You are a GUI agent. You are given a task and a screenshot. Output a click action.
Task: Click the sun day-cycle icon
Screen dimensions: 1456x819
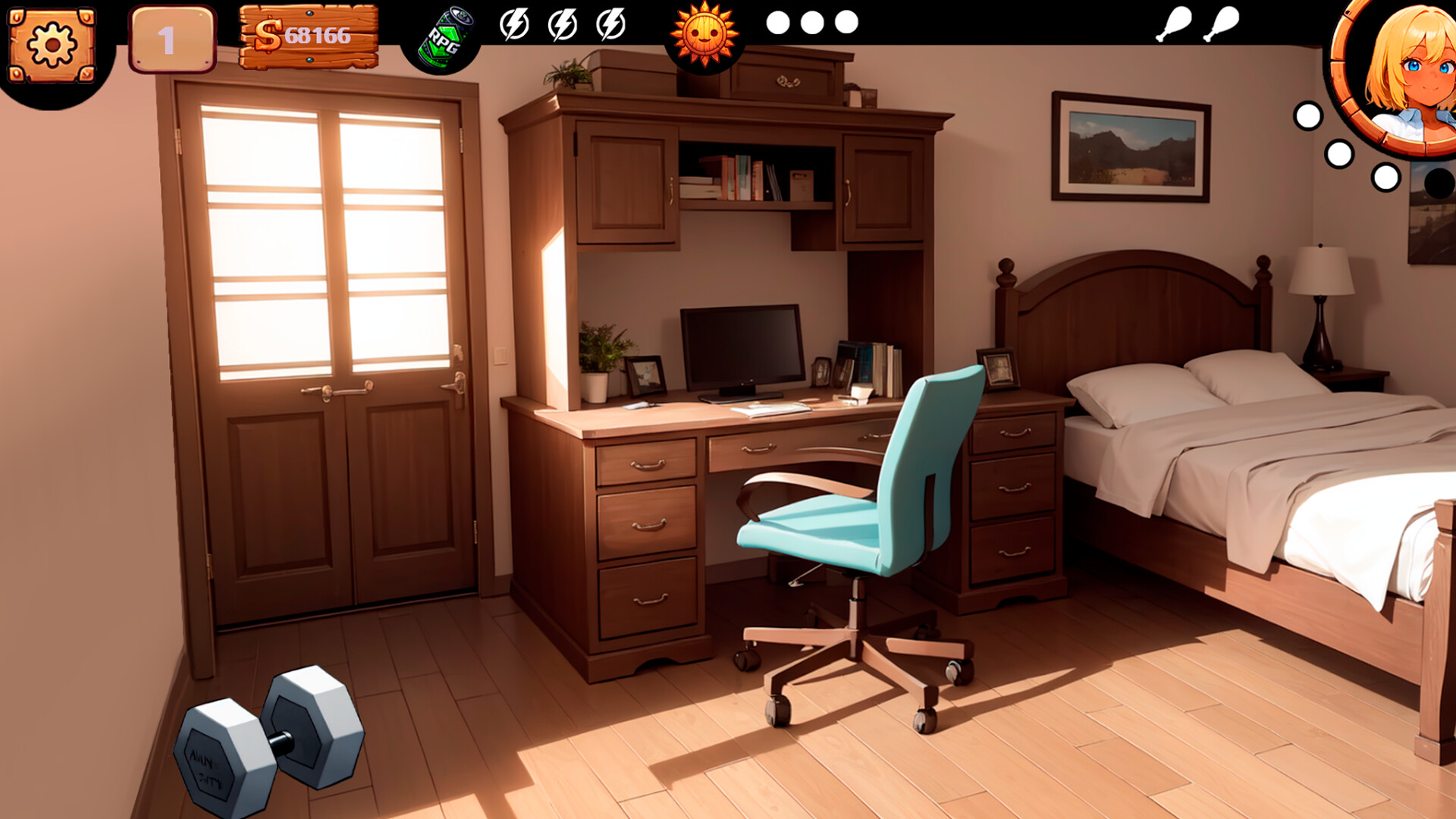tap(707, 33)
